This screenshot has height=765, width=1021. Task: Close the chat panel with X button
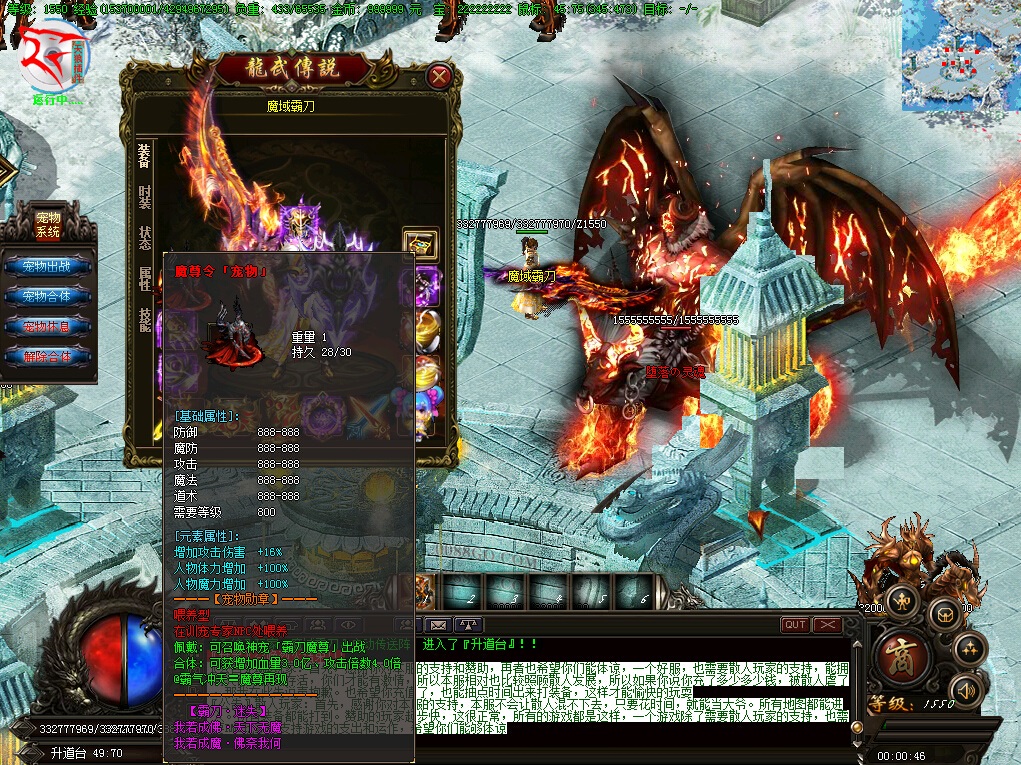point(827,625)
